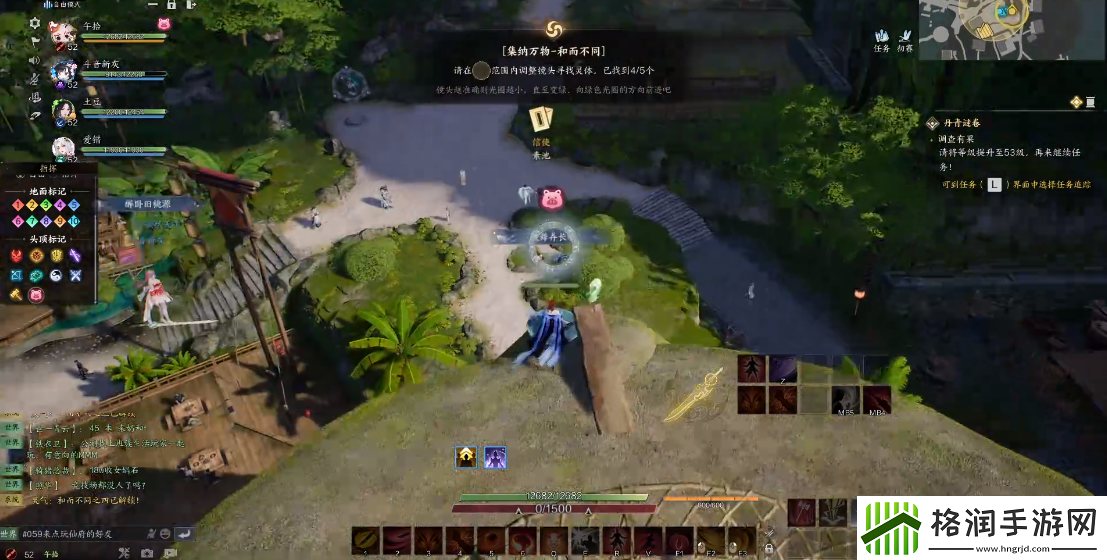Activate skill in hotbar slot 1
The image size is (1107, 560).
pyautogui.click(x=365, y=540)
